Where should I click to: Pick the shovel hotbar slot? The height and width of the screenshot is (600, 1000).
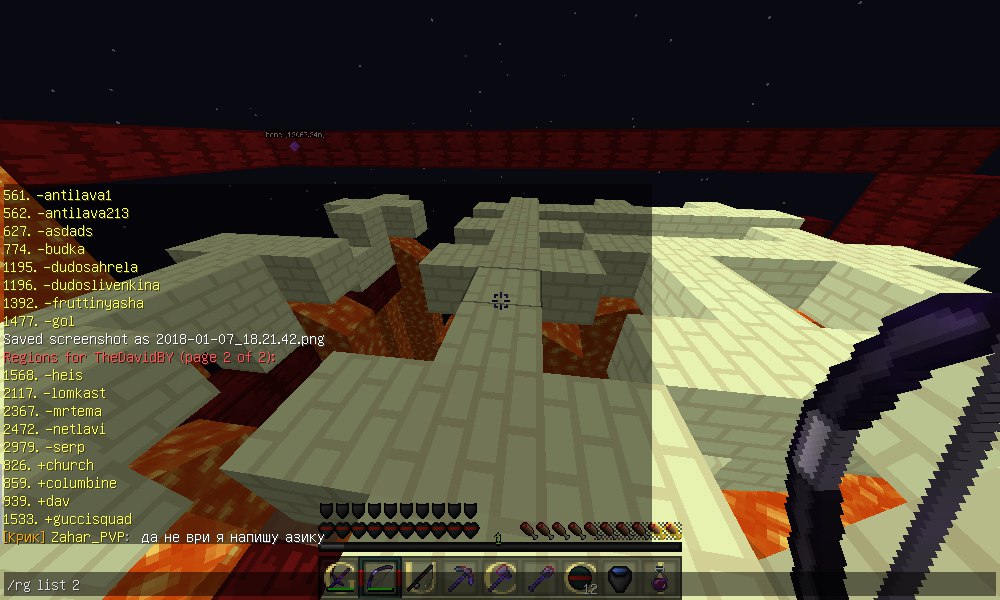(x=541, y=578)
